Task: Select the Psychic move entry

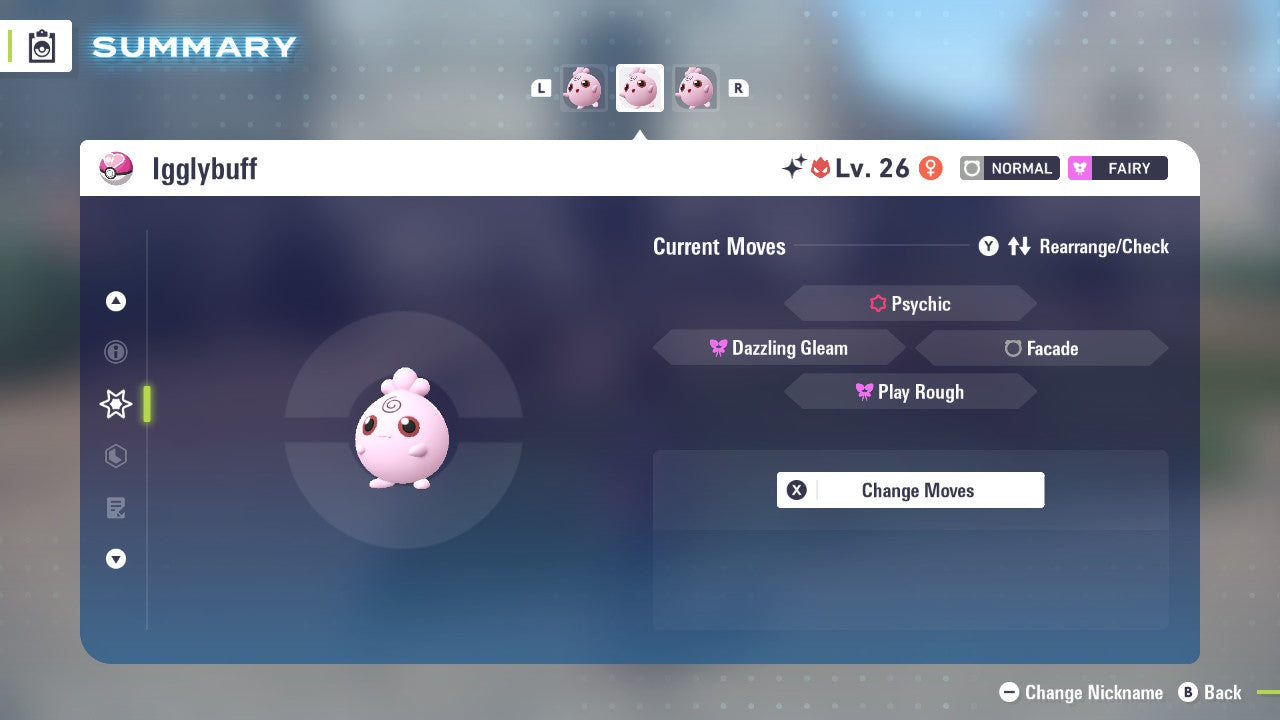Action: pos(910,303)
